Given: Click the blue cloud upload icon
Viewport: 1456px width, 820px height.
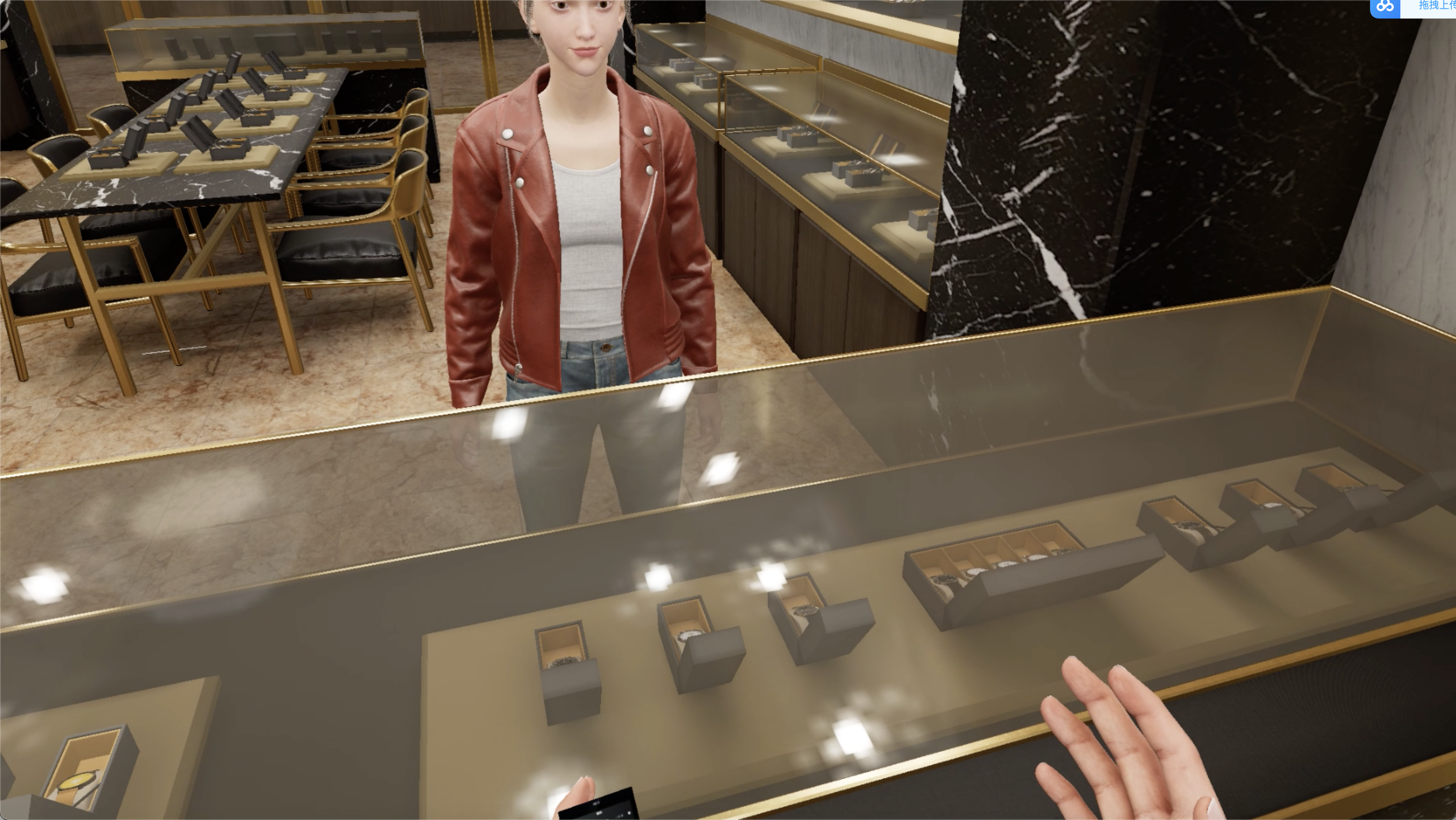Looking at the screenshot, I should (1385, 7).
